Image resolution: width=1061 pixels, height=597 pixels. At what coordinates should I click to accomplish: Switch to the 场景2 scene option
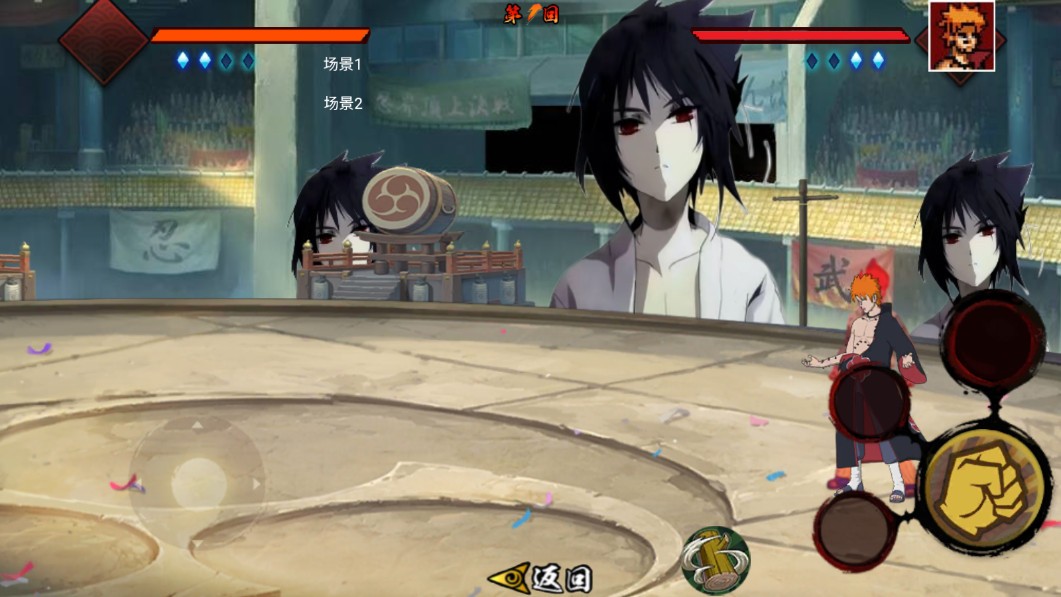click(x=342, y=103)
